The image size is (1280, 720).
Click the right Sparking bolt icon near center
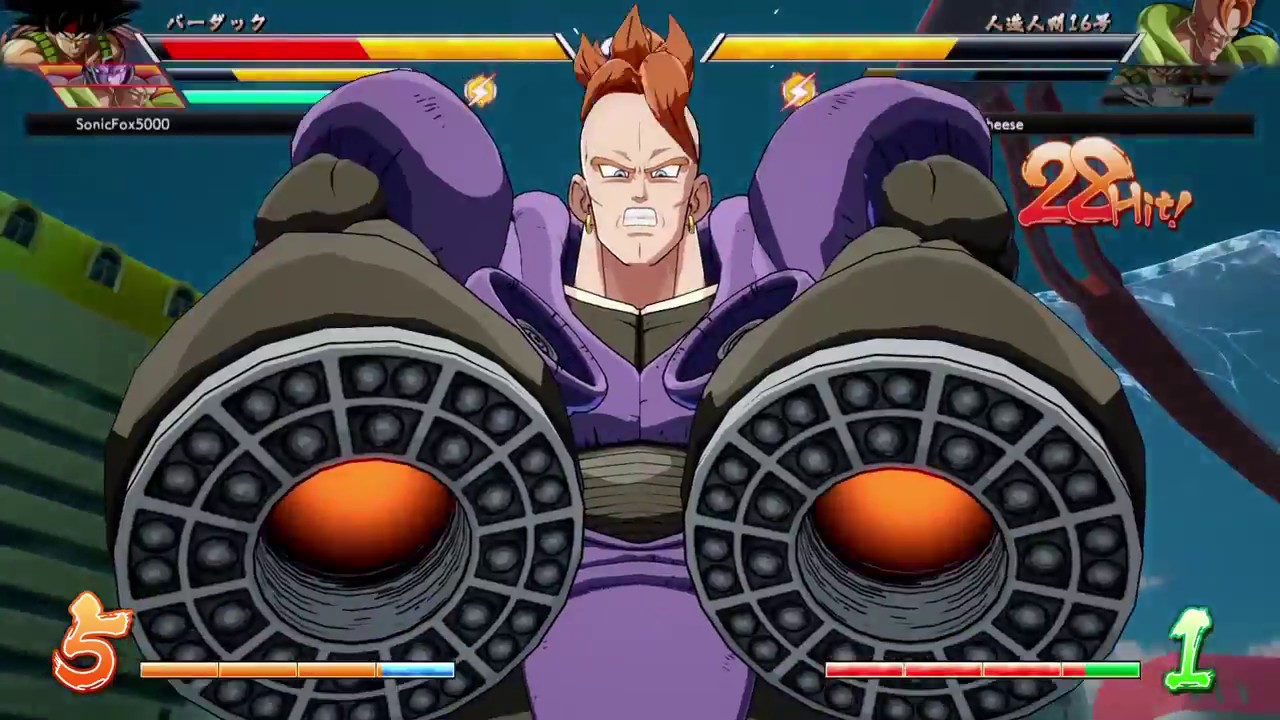coord(797,90)
